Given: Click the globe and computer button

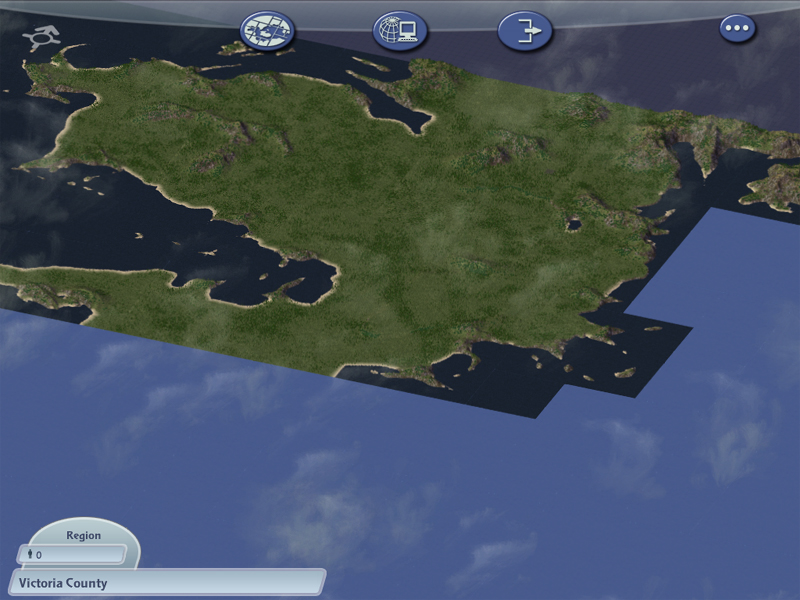Looking at the screenshot, I should (400, 31).
